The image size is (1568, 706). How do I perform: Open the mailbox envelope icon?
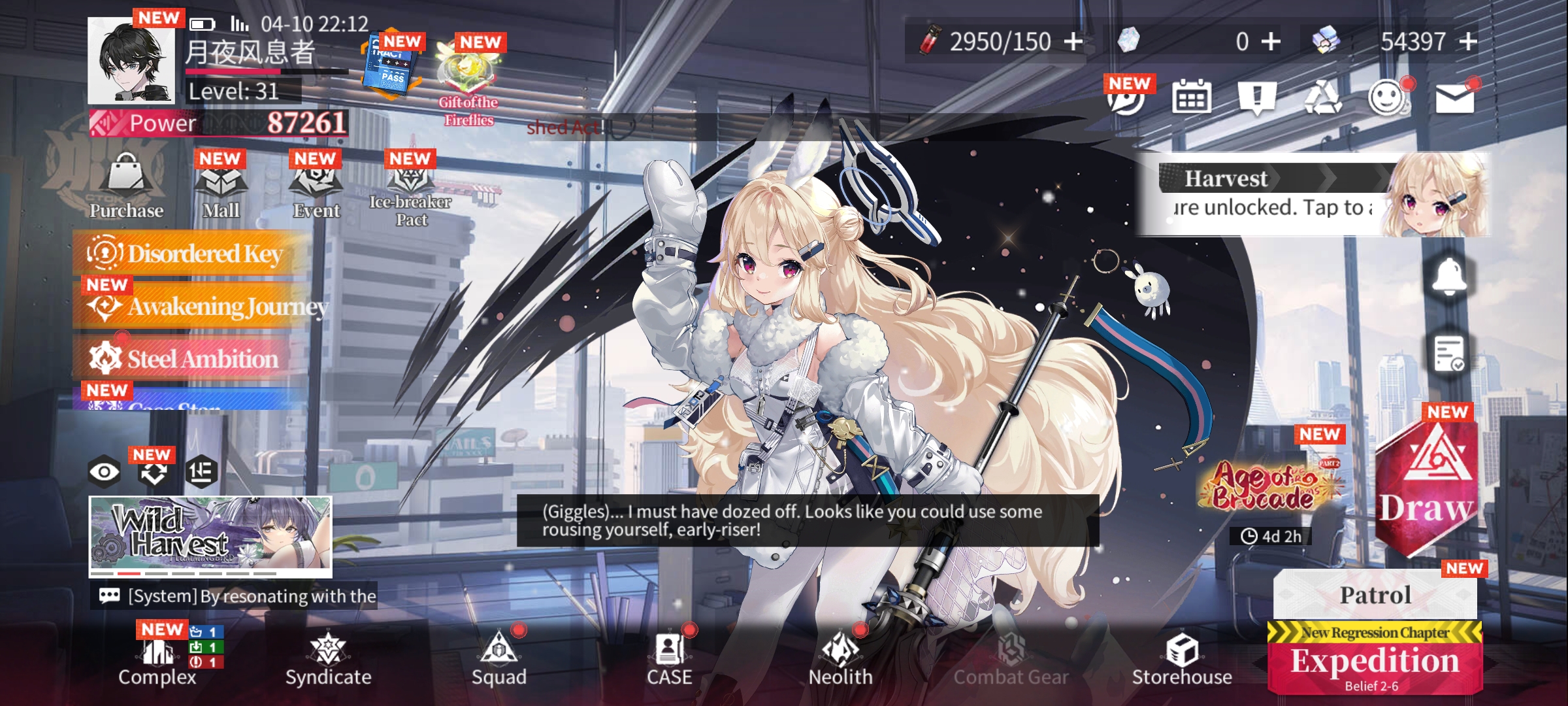tap(1454, 99)
